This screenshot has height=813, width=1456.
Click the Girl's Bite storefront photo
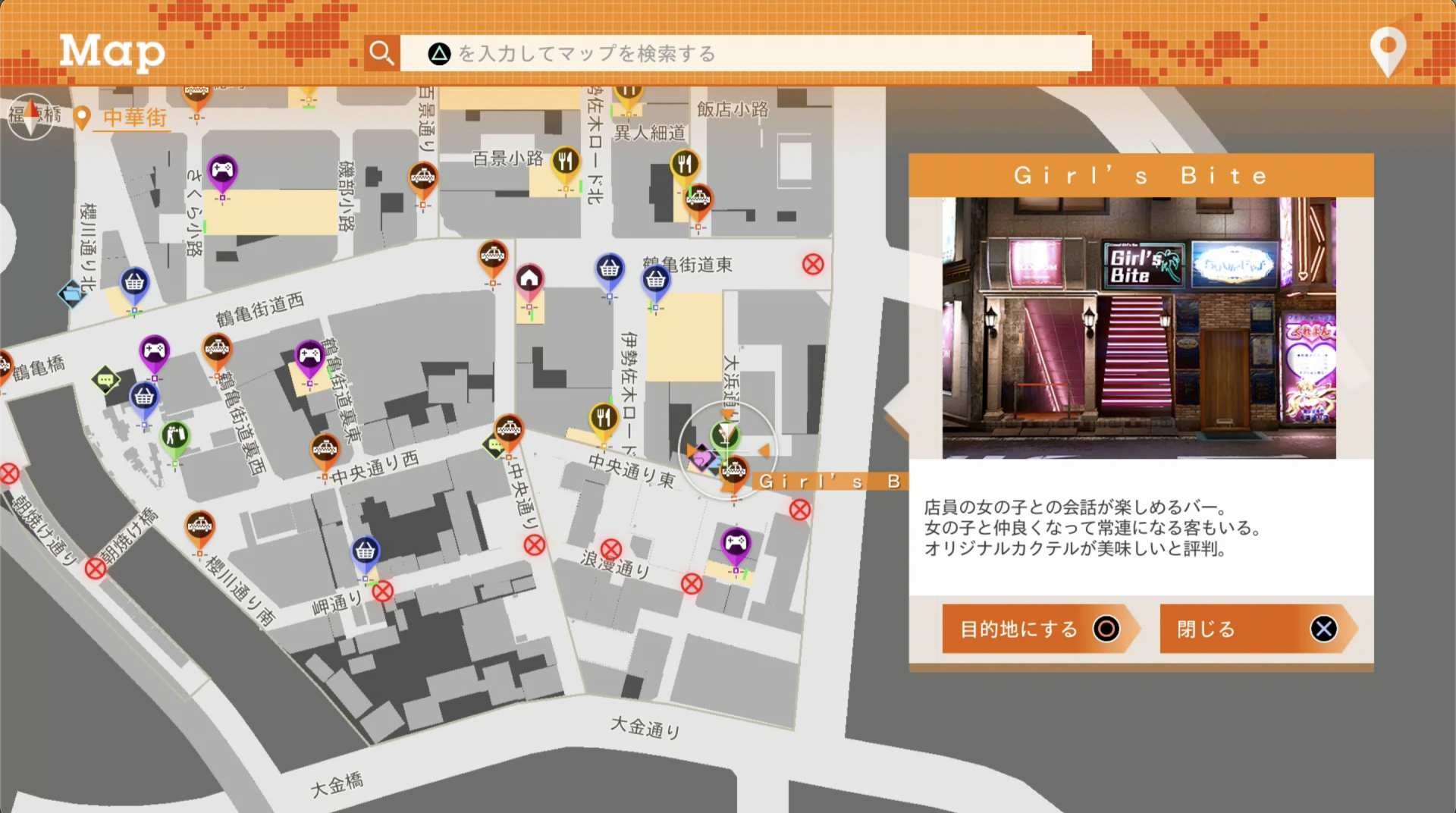(1139, 326)
